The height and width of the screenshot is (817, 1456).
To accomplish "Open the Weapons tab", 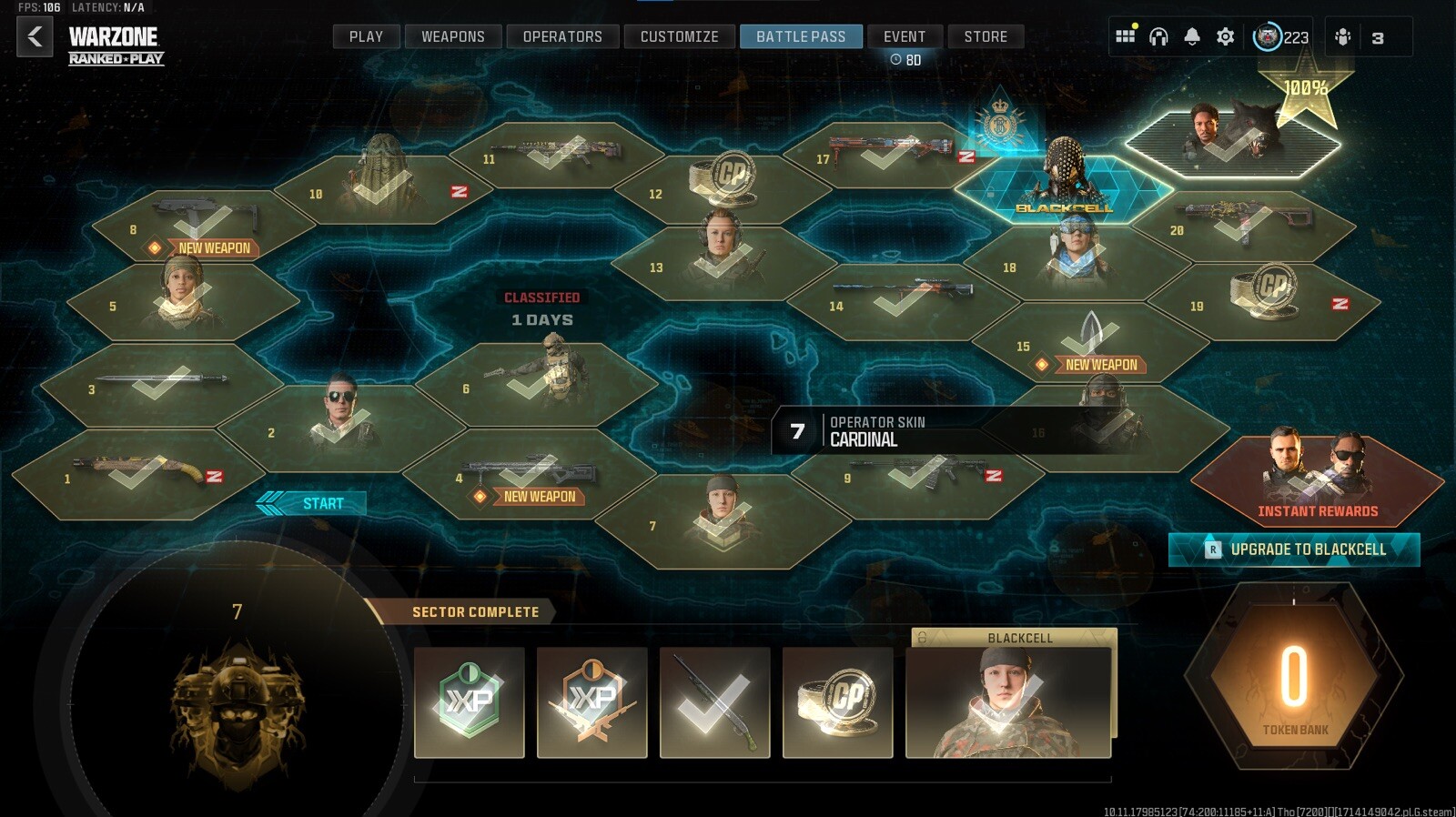I will (452, 37).
